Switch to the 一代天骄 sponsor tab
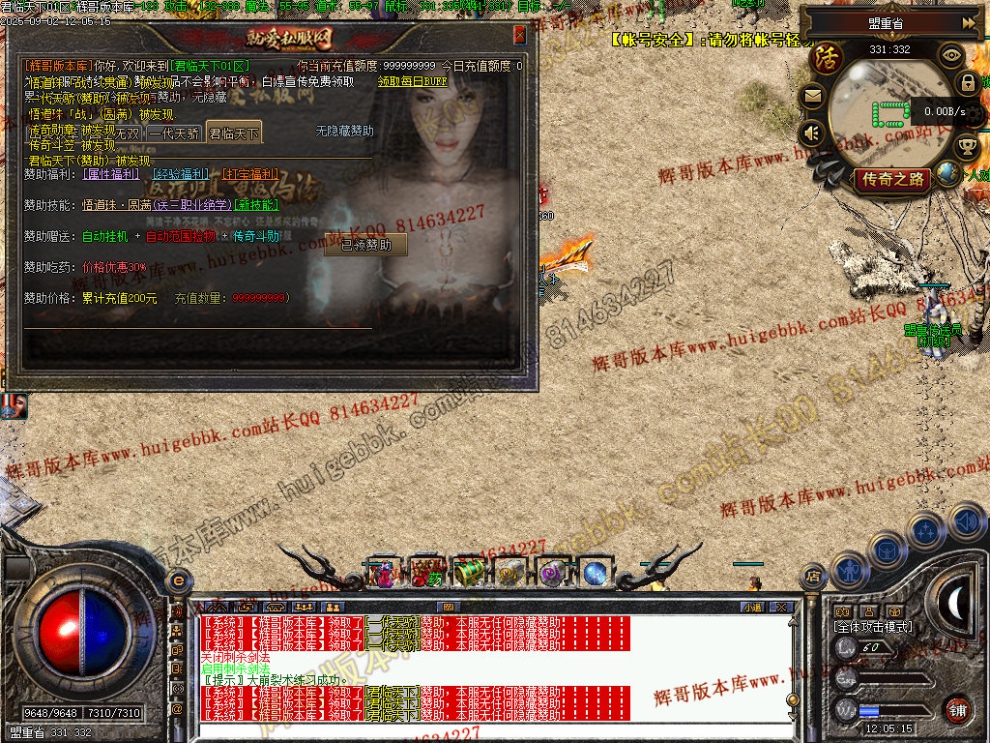The image size is (990, 743). click(x=172, y=133)
